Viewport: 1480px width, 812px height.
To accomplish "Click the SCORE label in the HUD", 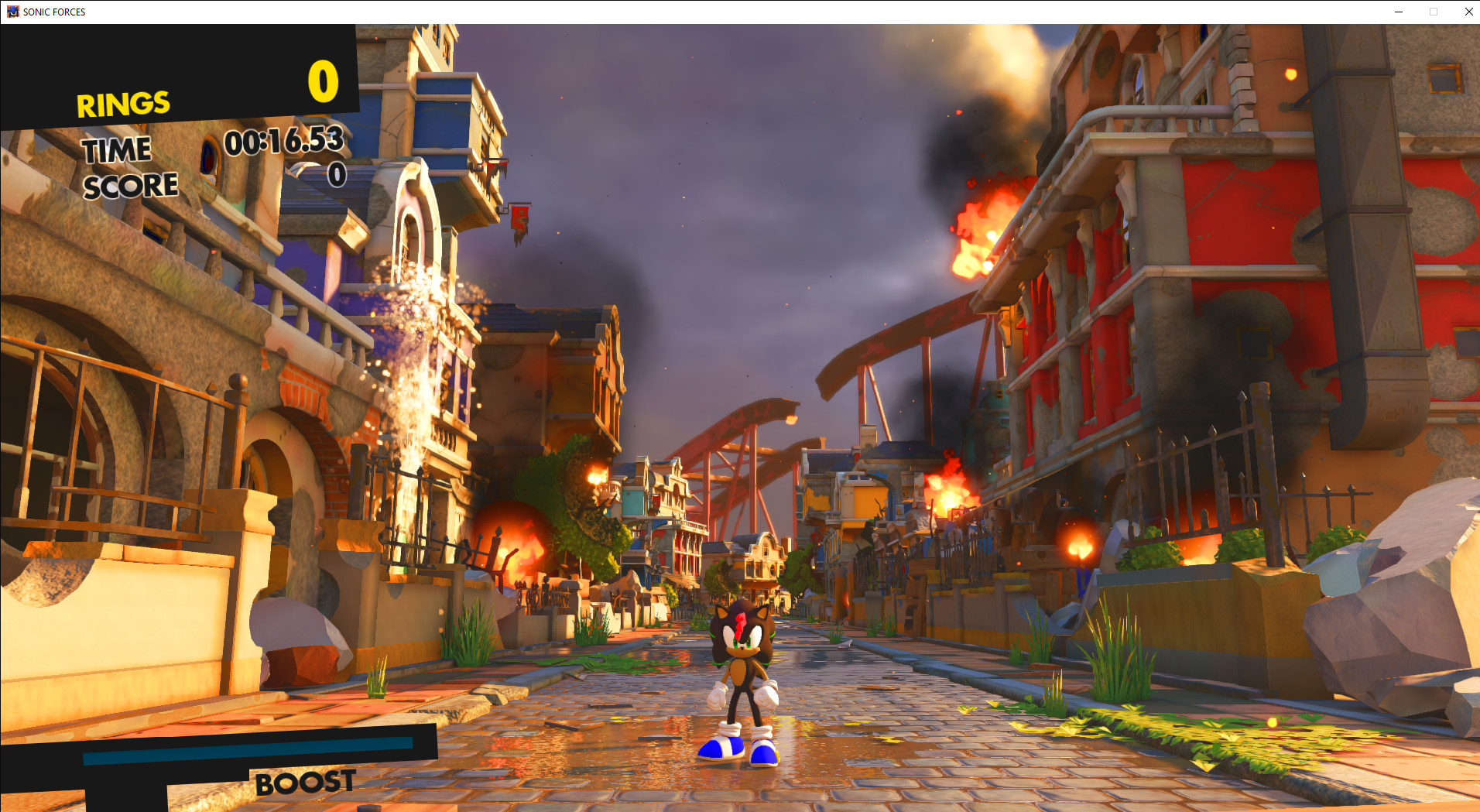I will tap(130, 184).
